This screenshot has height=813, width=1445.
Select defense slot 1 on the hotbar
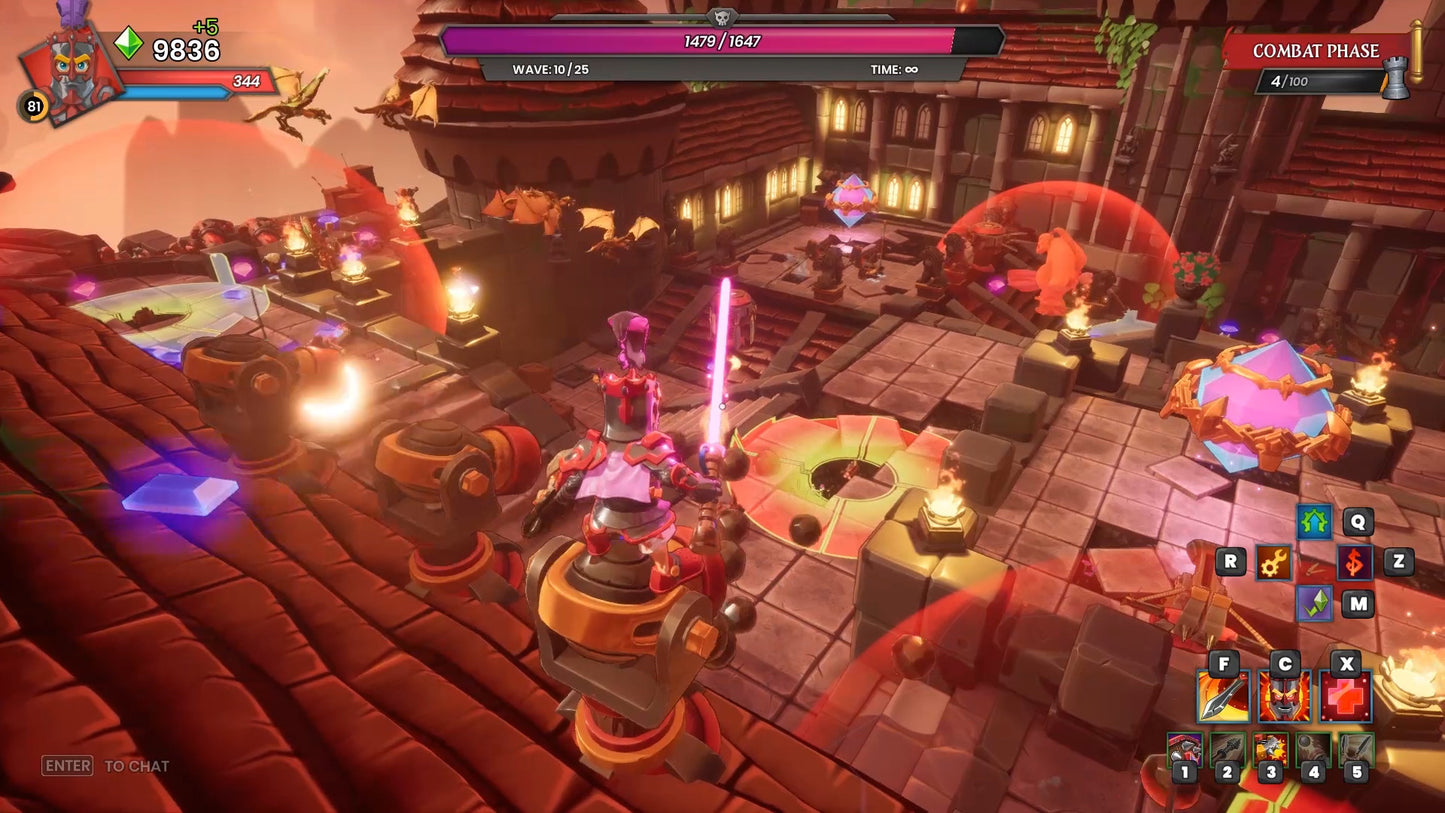tap(1185, 751)
